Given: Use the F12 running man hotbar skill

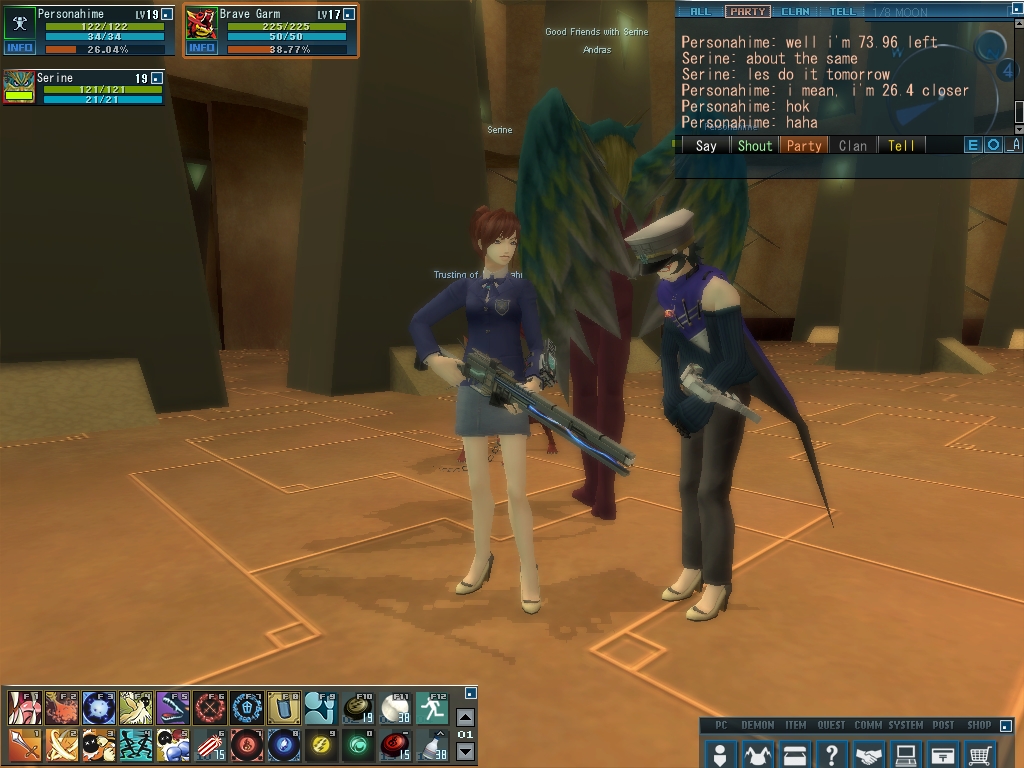Looking at the screenshot, I should tap(432, 708).
